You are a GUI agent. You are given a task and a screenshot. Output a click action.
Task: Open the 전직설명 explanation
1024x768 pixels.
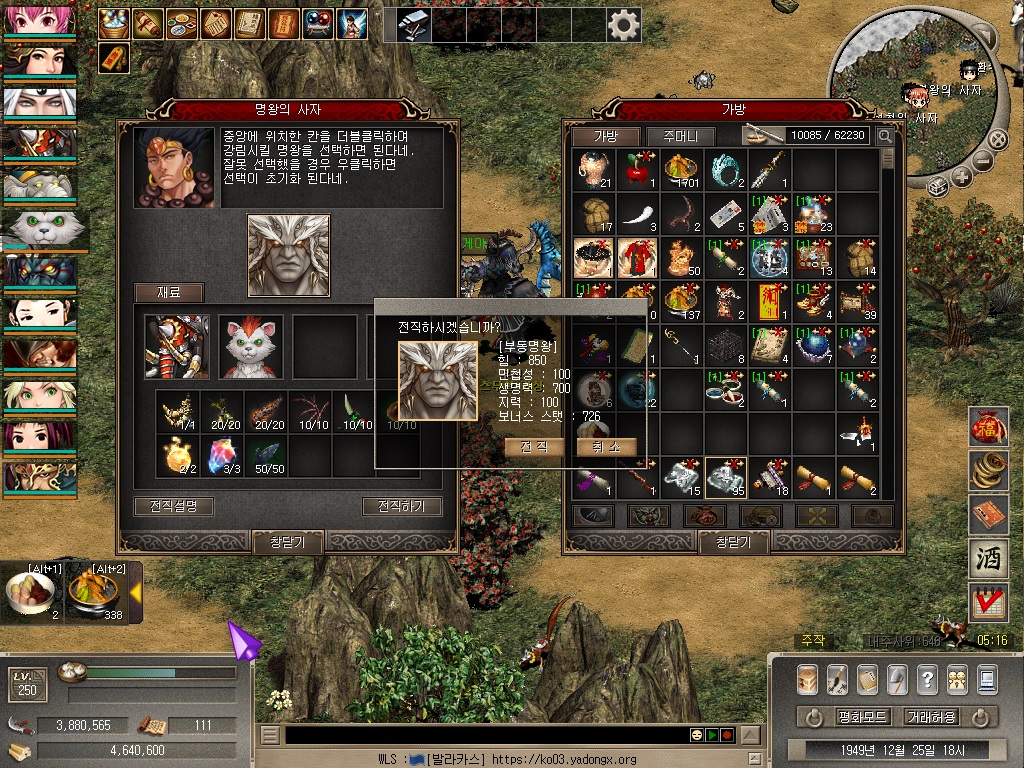[x=174, y=506]
